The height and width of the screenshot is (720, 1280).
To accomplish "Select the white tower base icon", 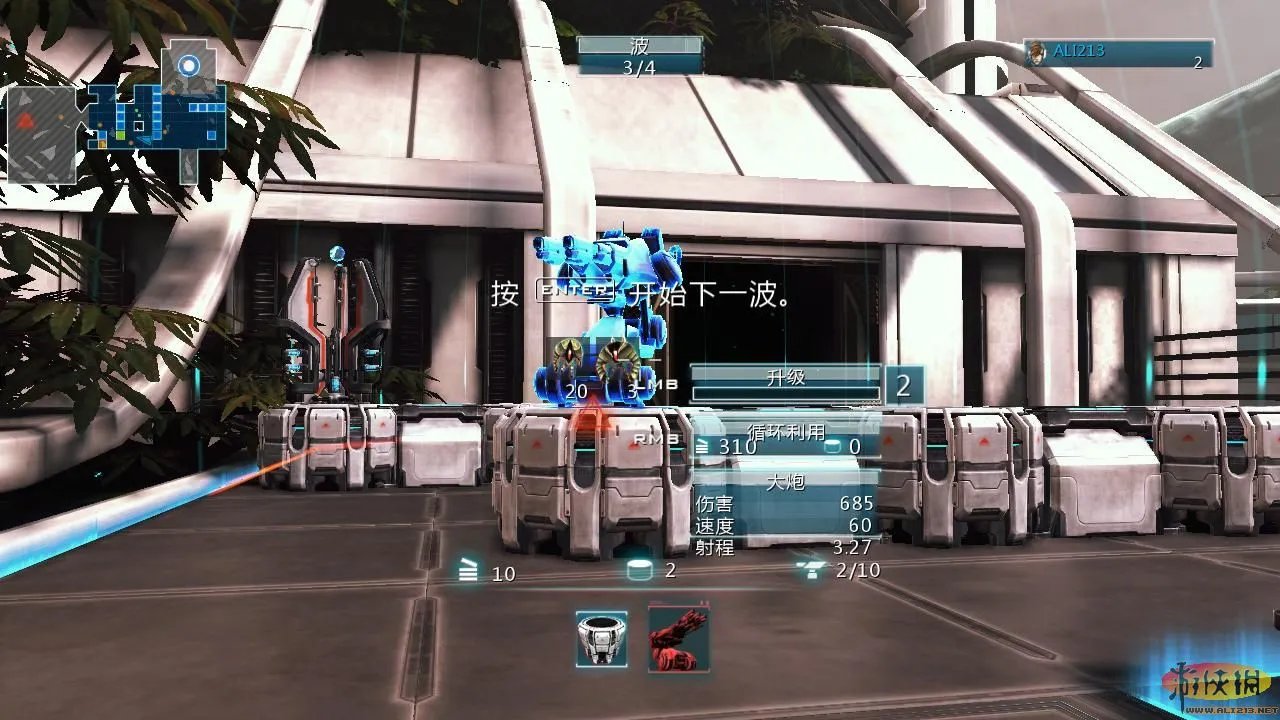I will [602, 639].
